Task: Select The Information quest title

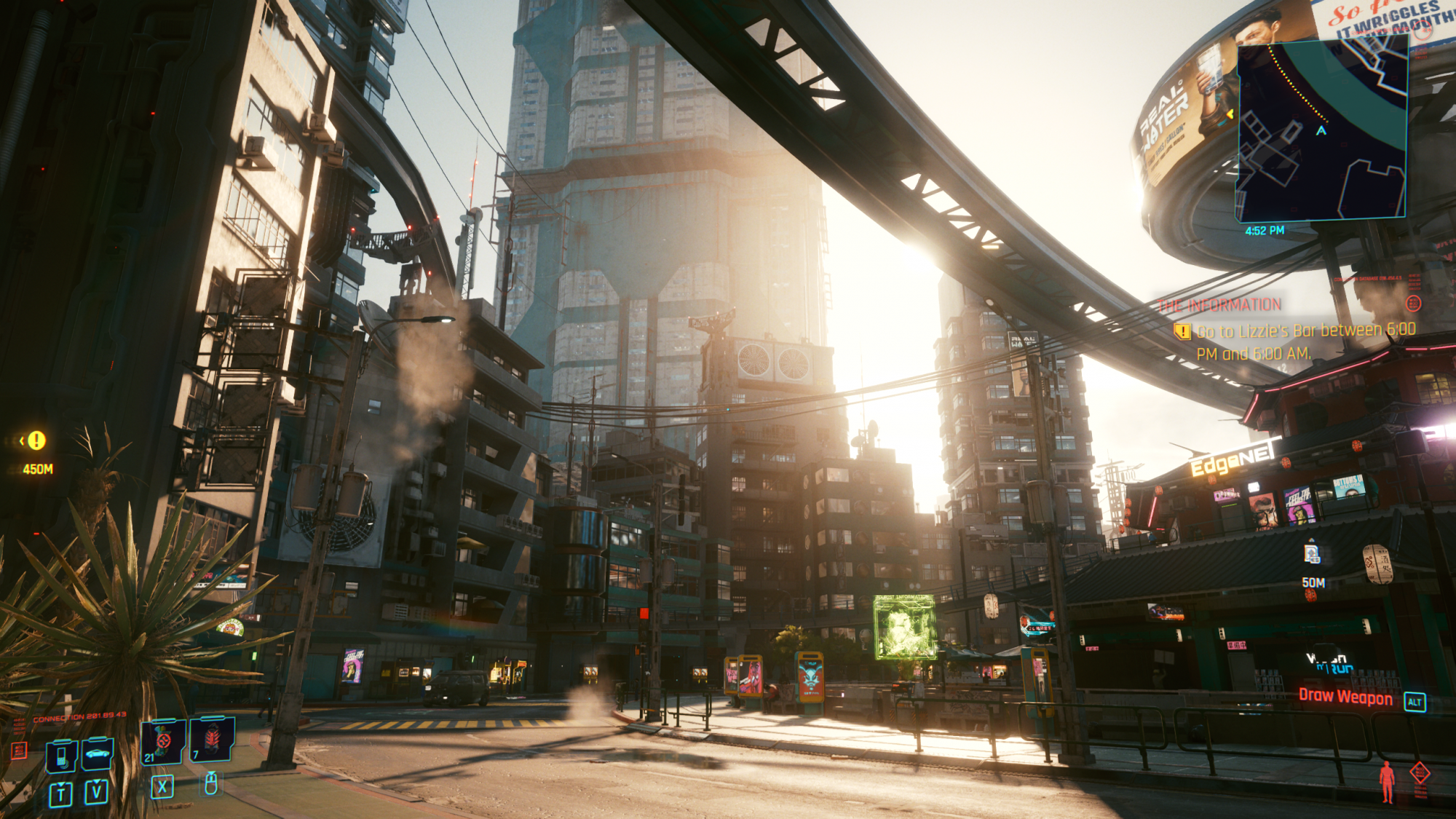Action: coord(1219,305)
